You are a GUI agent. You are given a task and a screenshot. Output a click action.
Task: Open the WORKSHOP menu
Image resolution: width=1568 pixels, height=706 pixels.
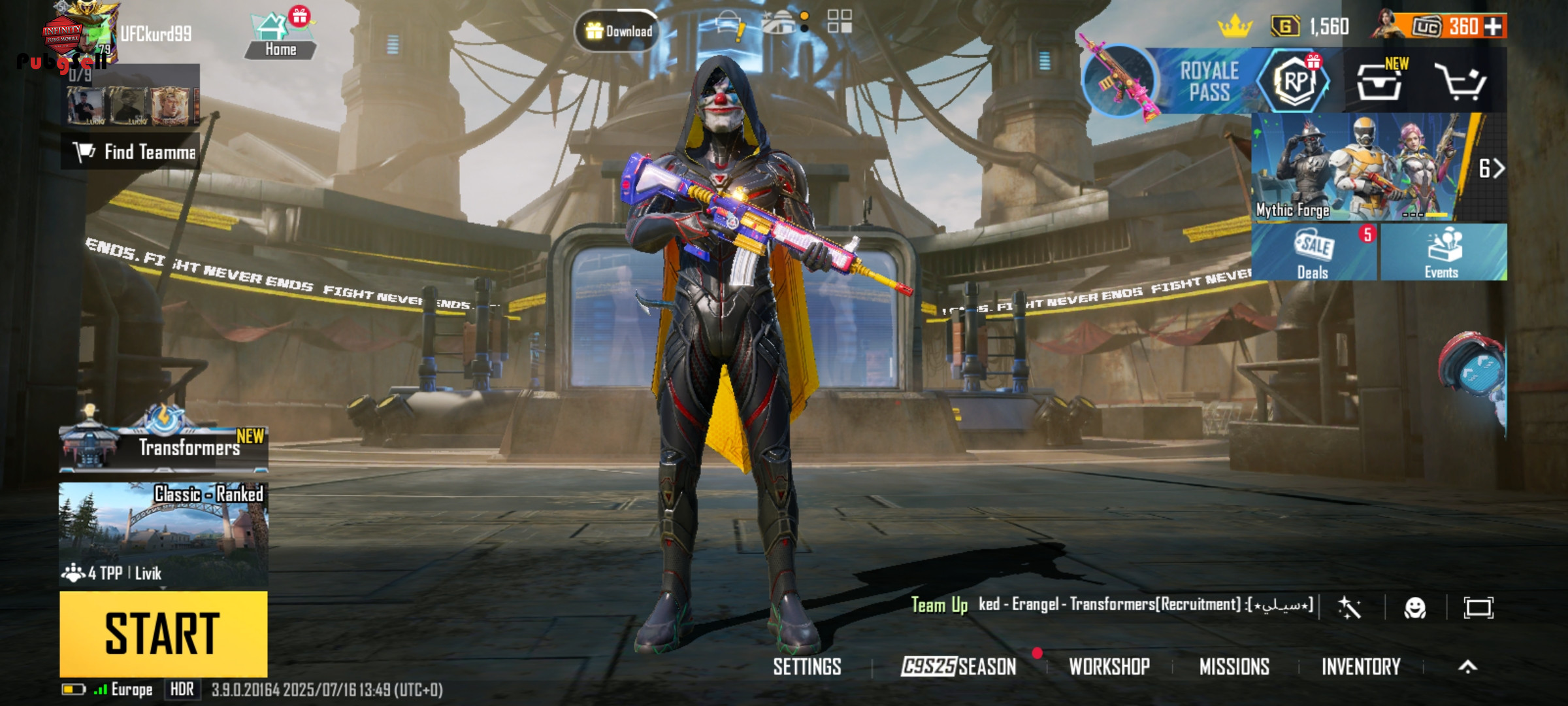click(x=1109, y=667)
